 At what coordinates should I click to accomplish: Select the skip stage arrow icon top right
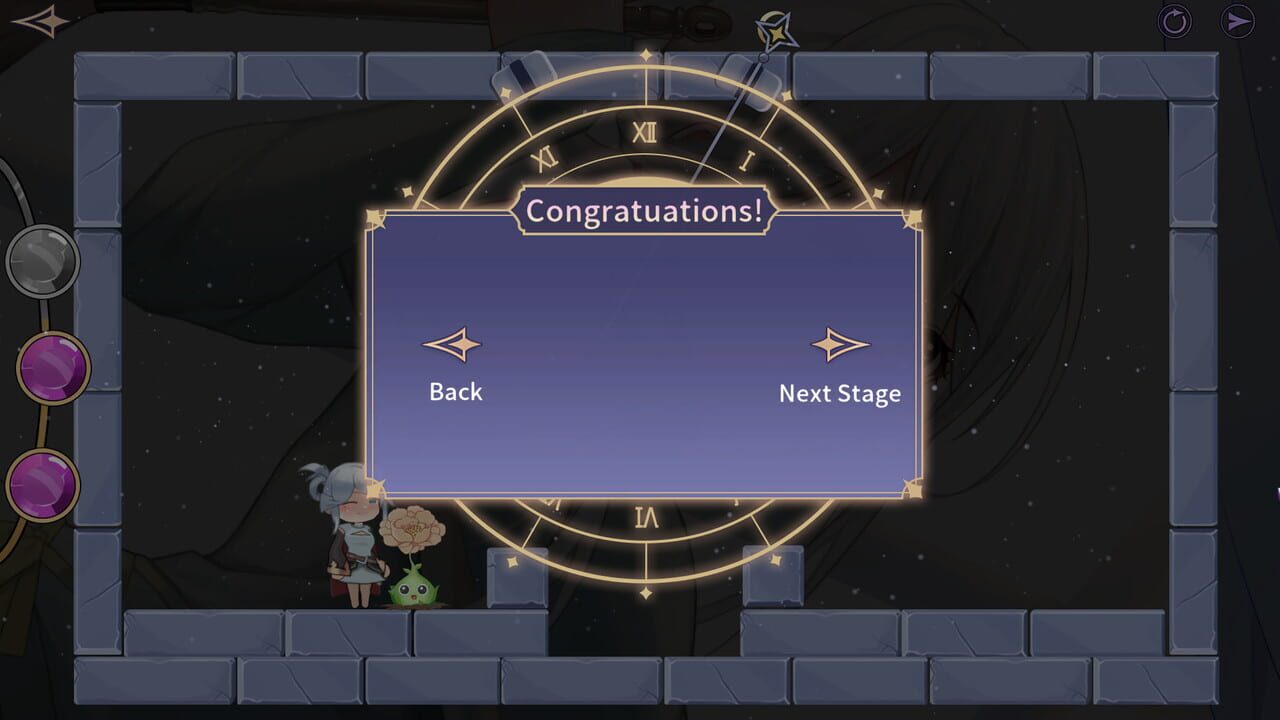(1240, 20)
